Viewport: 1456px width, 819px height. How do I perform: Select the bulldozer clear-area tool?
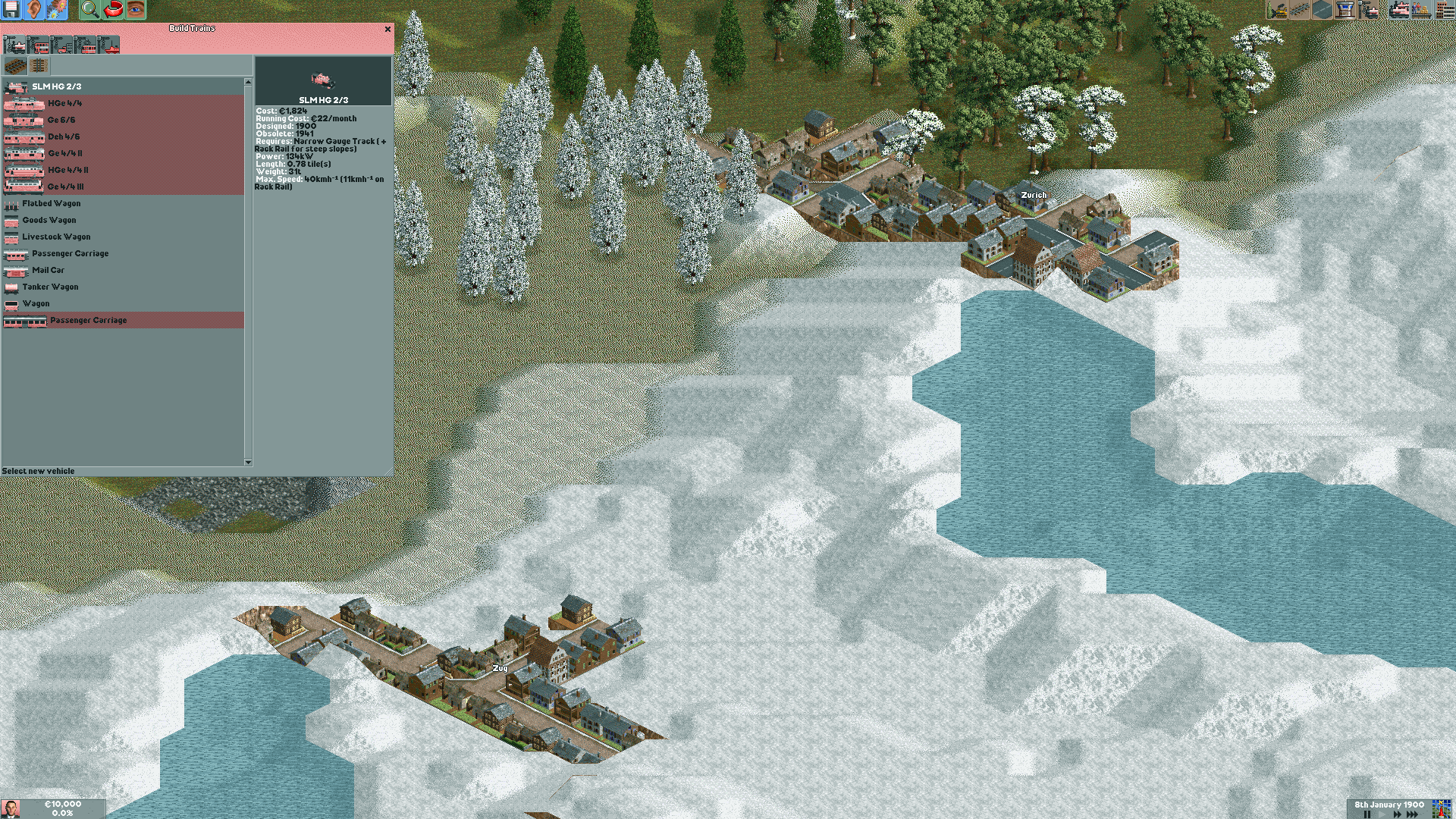click(x=1276, y=9)
